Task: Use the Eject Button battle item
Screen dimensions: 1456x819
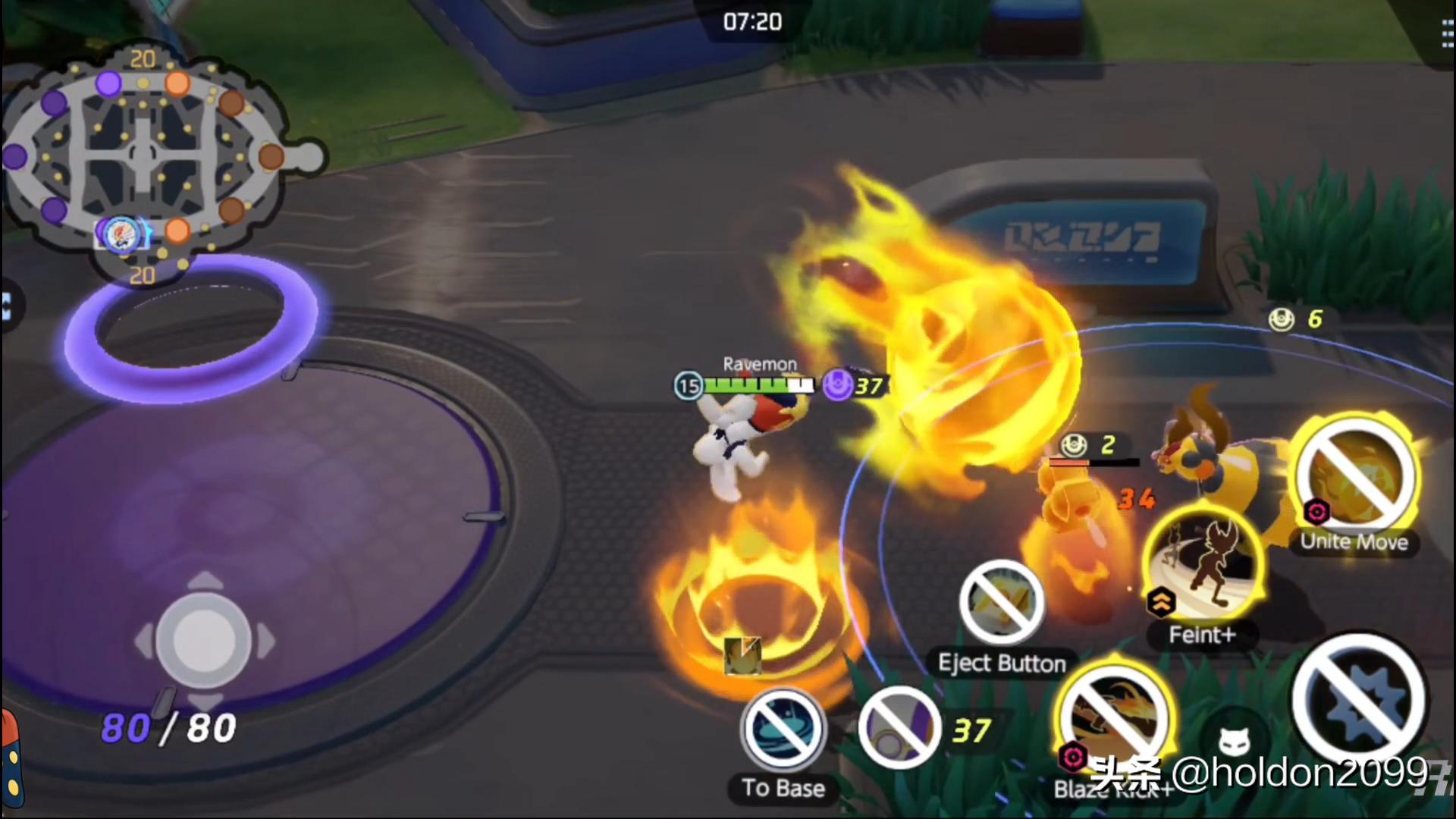Action: (x=1001, y=604)
